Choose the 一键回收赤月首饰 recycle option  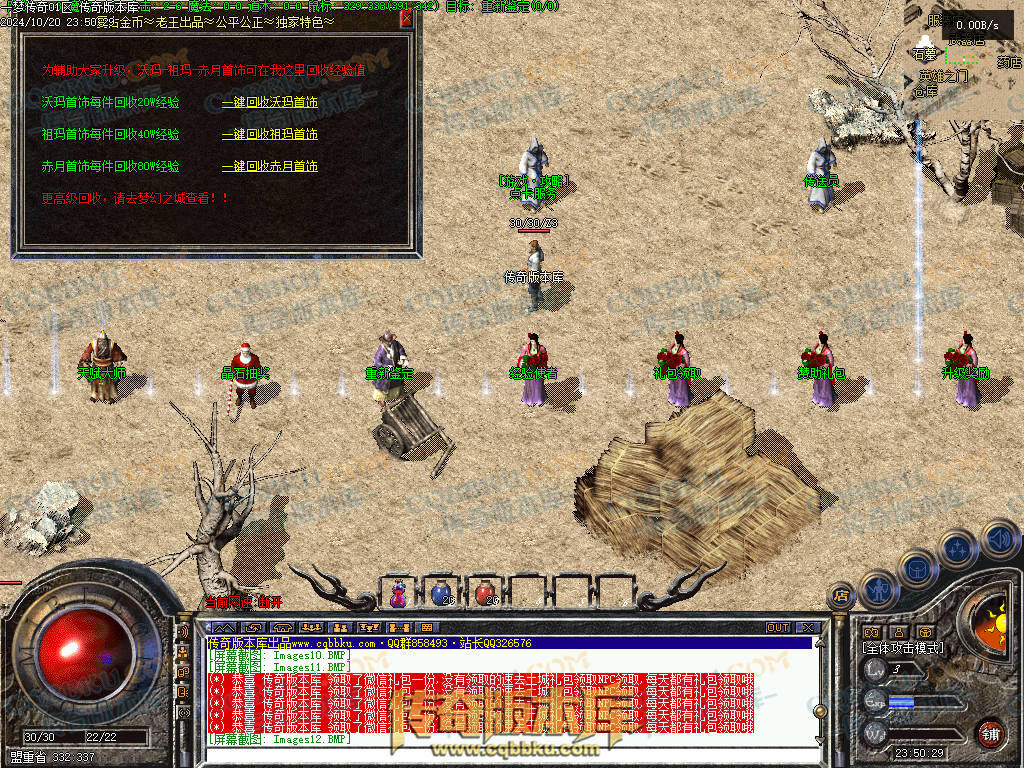click(x=269, y=166)
